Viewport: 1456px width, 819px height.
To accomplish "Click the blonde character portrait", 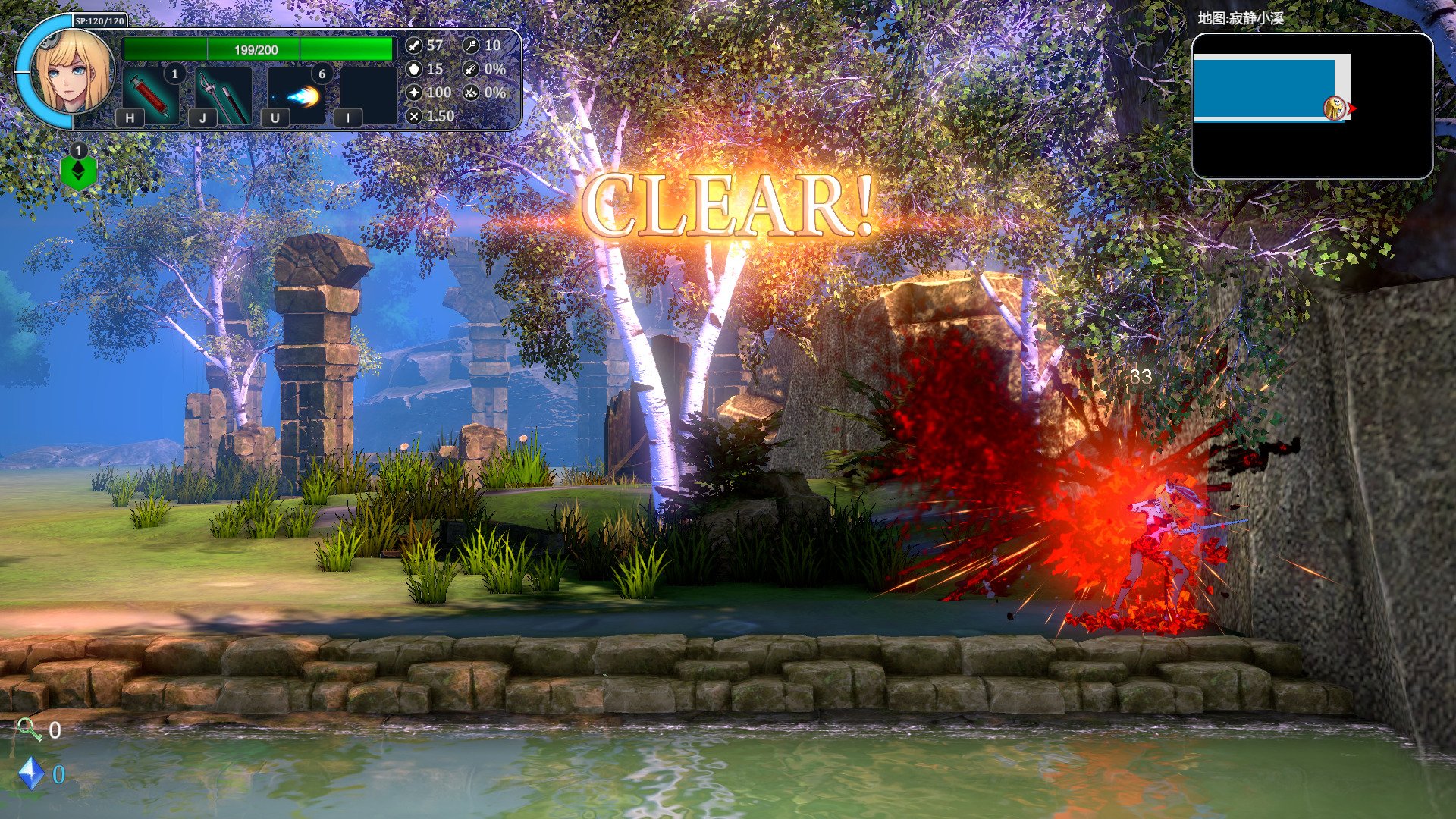I will pyautogui.click(x=74, y=71).
